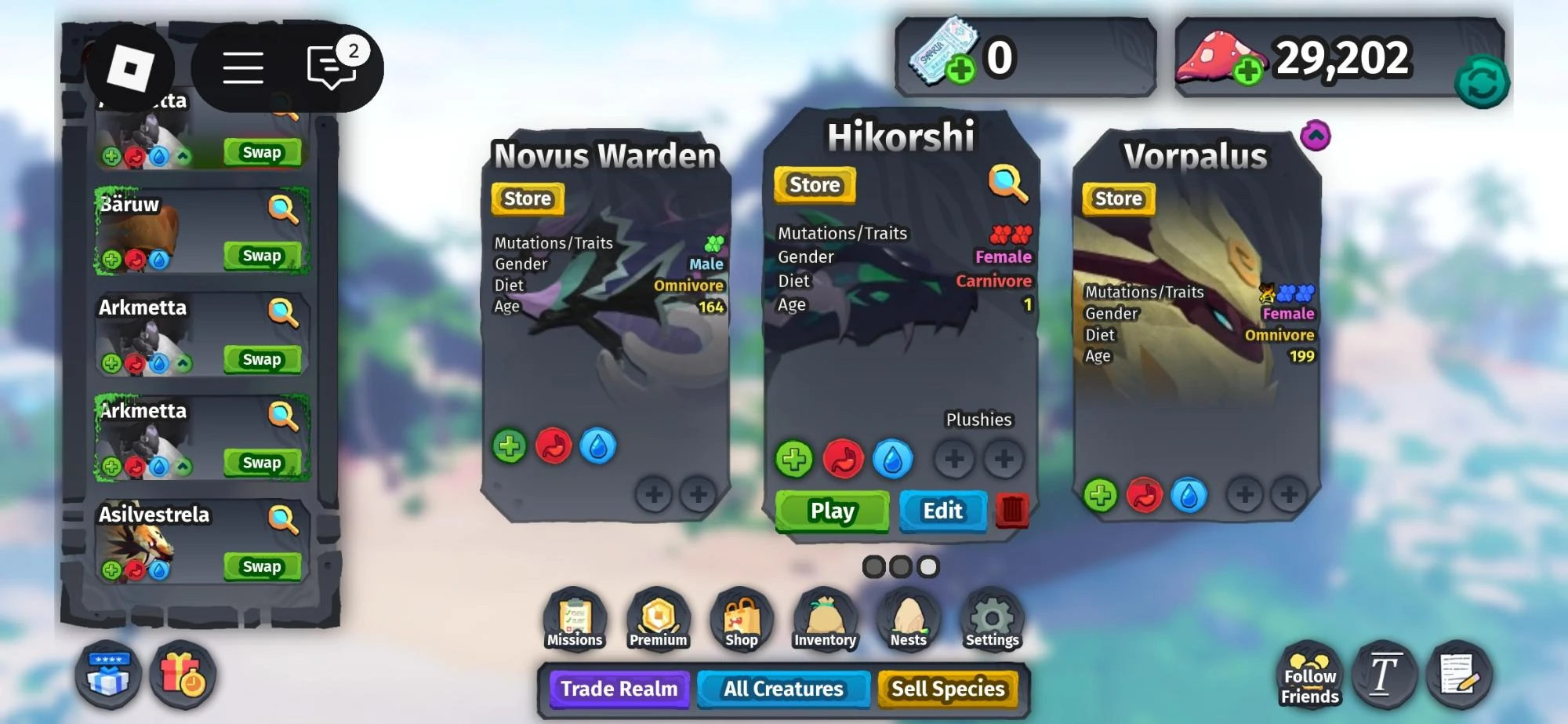Open the Missions panel
Image resolution: width=1568 pixels, height=724 pixels.
(575, 620)
